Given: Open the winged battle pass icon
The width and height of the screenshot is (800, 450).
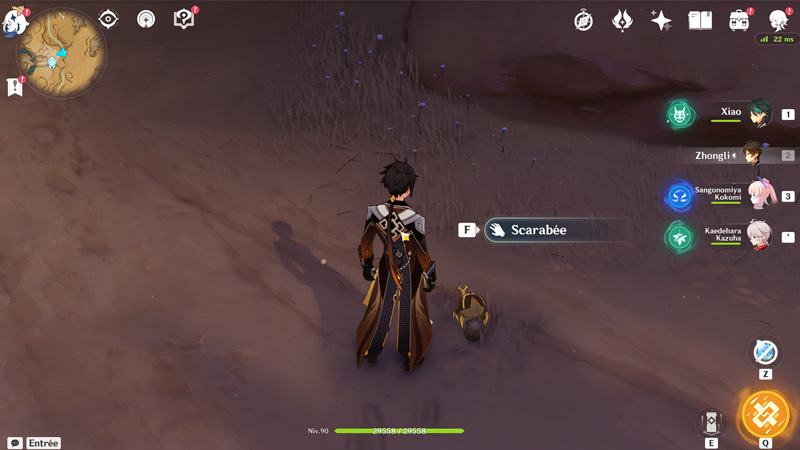Looking at the screenshot, I should coord(622,20).
